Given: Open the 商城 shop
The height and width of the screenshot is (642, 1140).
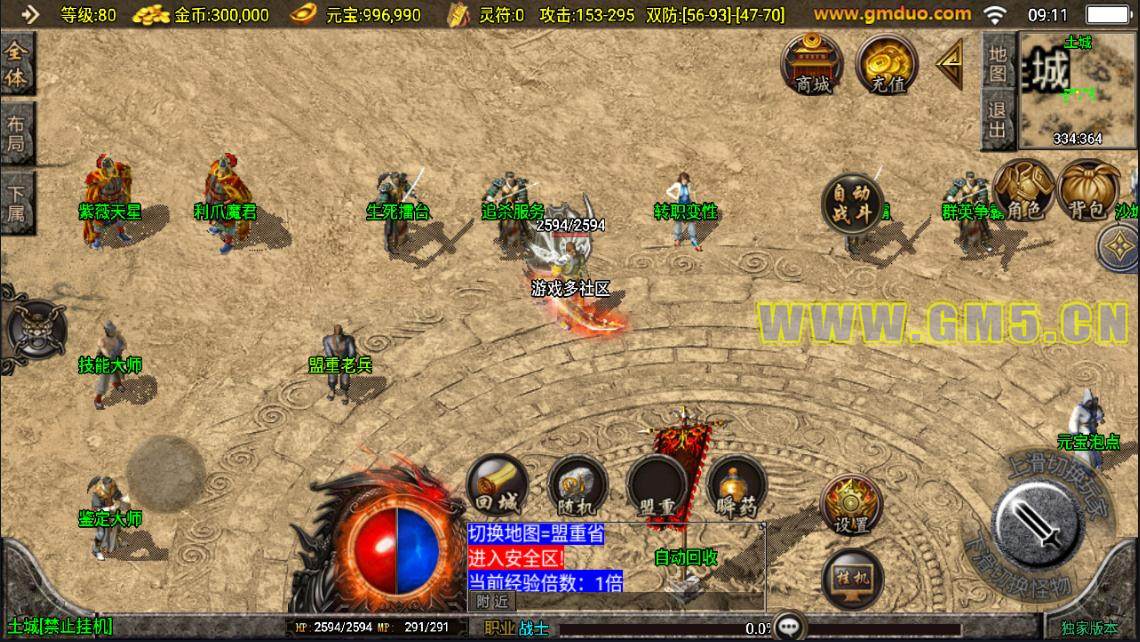Looking at the screenshot, I should click(812, 62).
